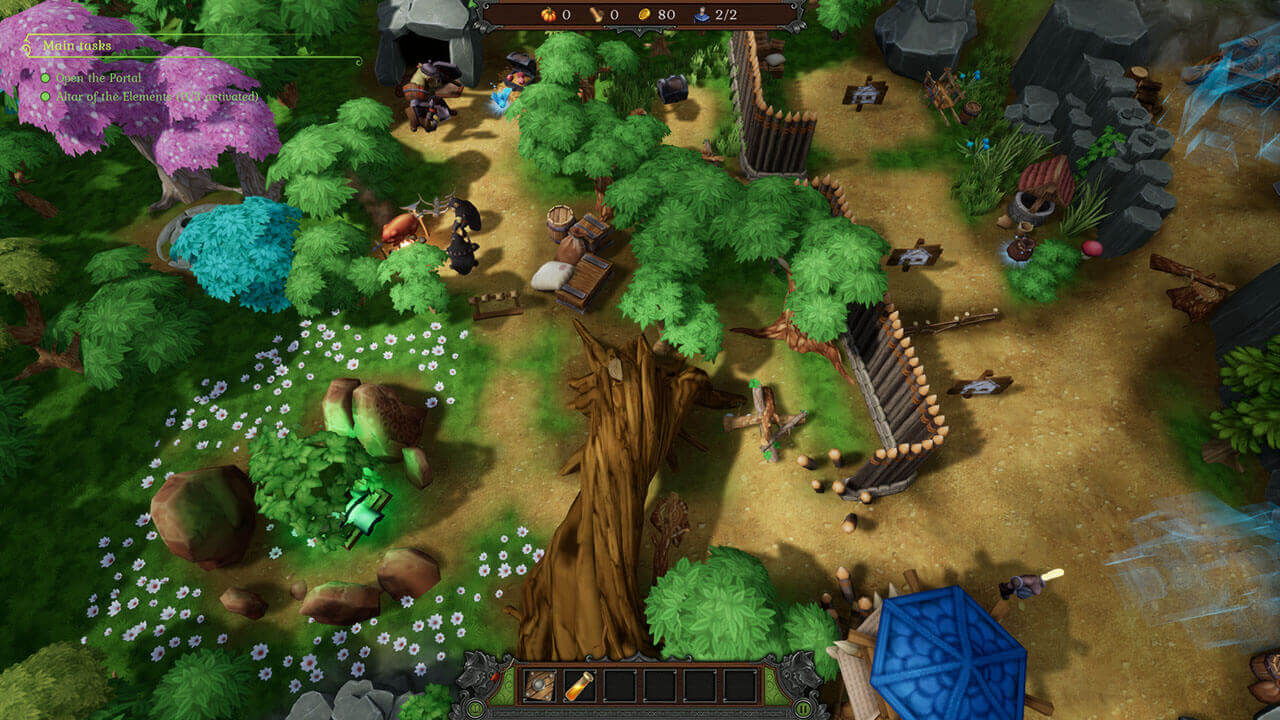Image resolution: width=1280 pixels, height=720 pixels.
Task: Use the orange potion vial slot
Action: pyautogui.click(x=579, y=685)
